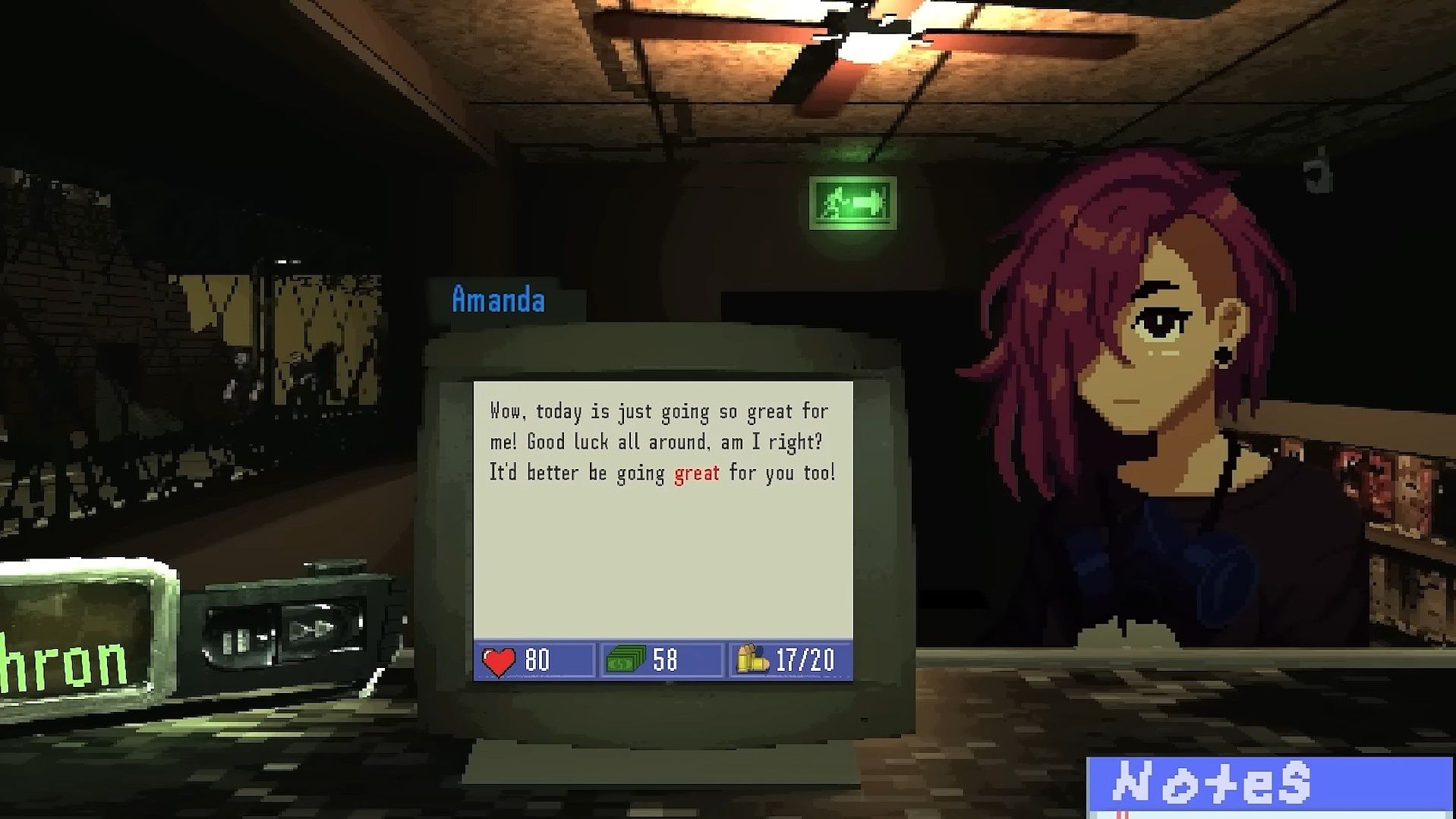Viewport: 1456px width, 819px height.
Task: Toggle the ammo counter display
Action: (x=788, y=660)
